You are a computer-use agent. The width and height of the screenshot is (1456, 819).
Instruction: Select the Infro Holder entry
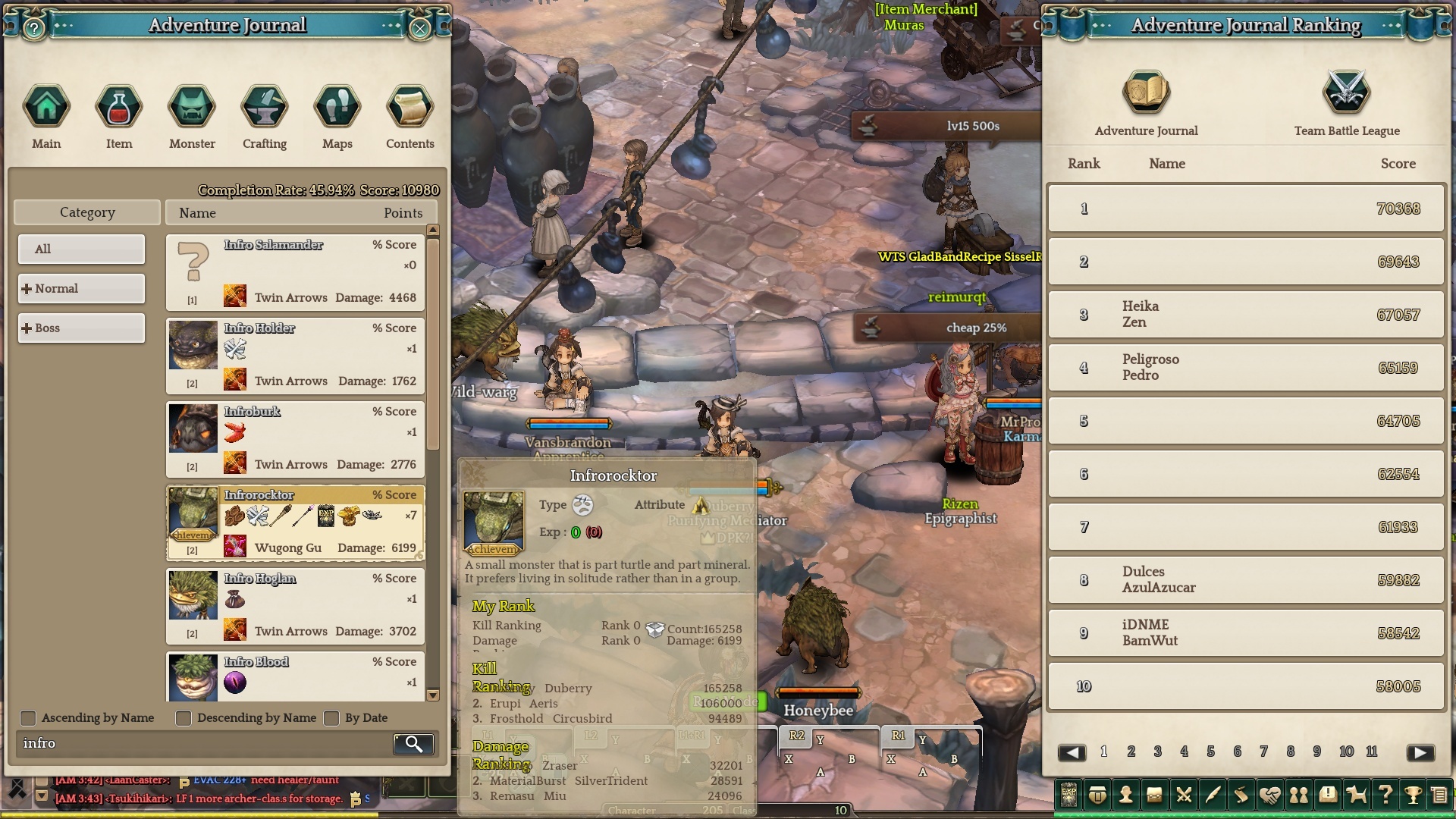coord(295,355)
